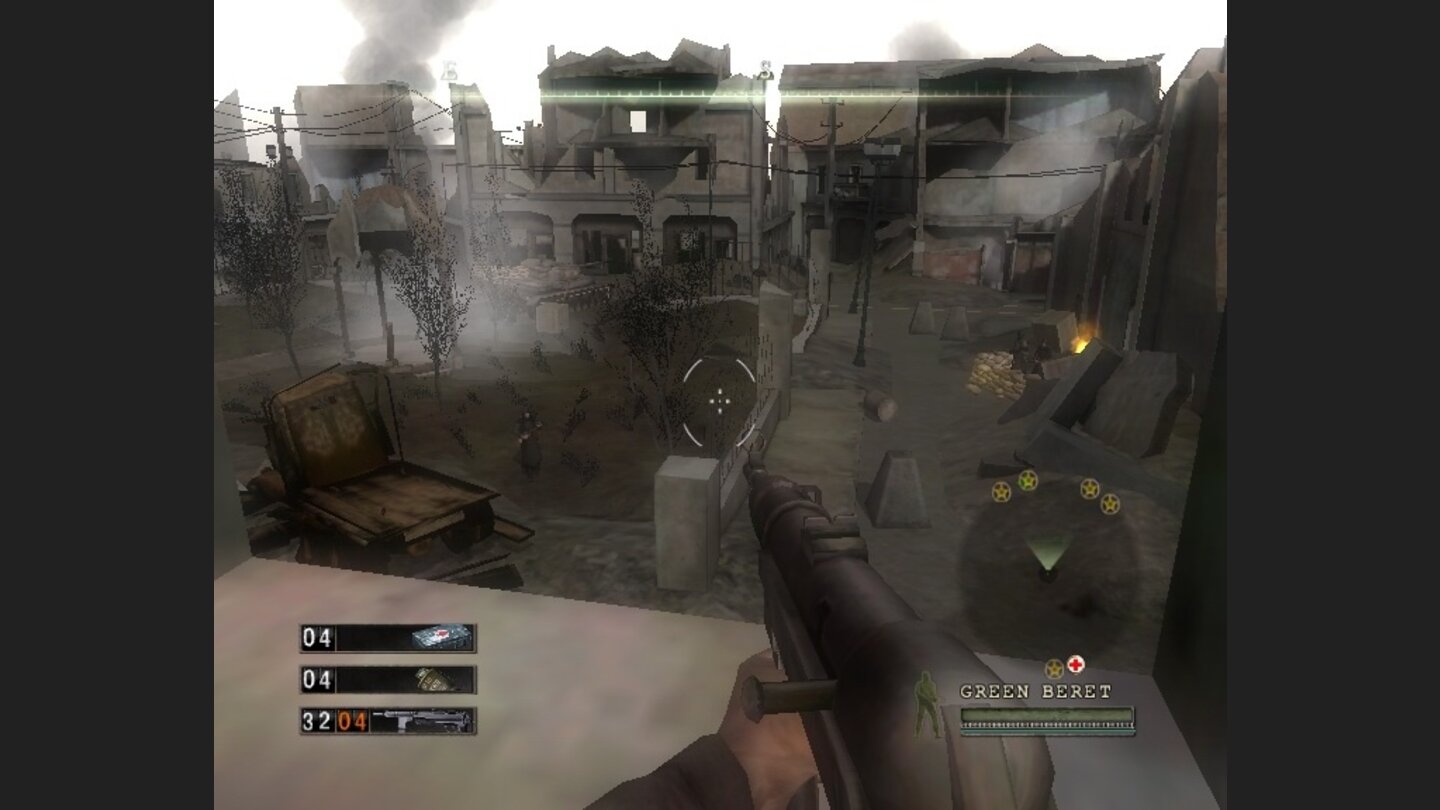The height and width of the screenshot is (810, 1440).
Task: Click the green health bar under GREEN BERET
Action: click(x=1047, y=712)
